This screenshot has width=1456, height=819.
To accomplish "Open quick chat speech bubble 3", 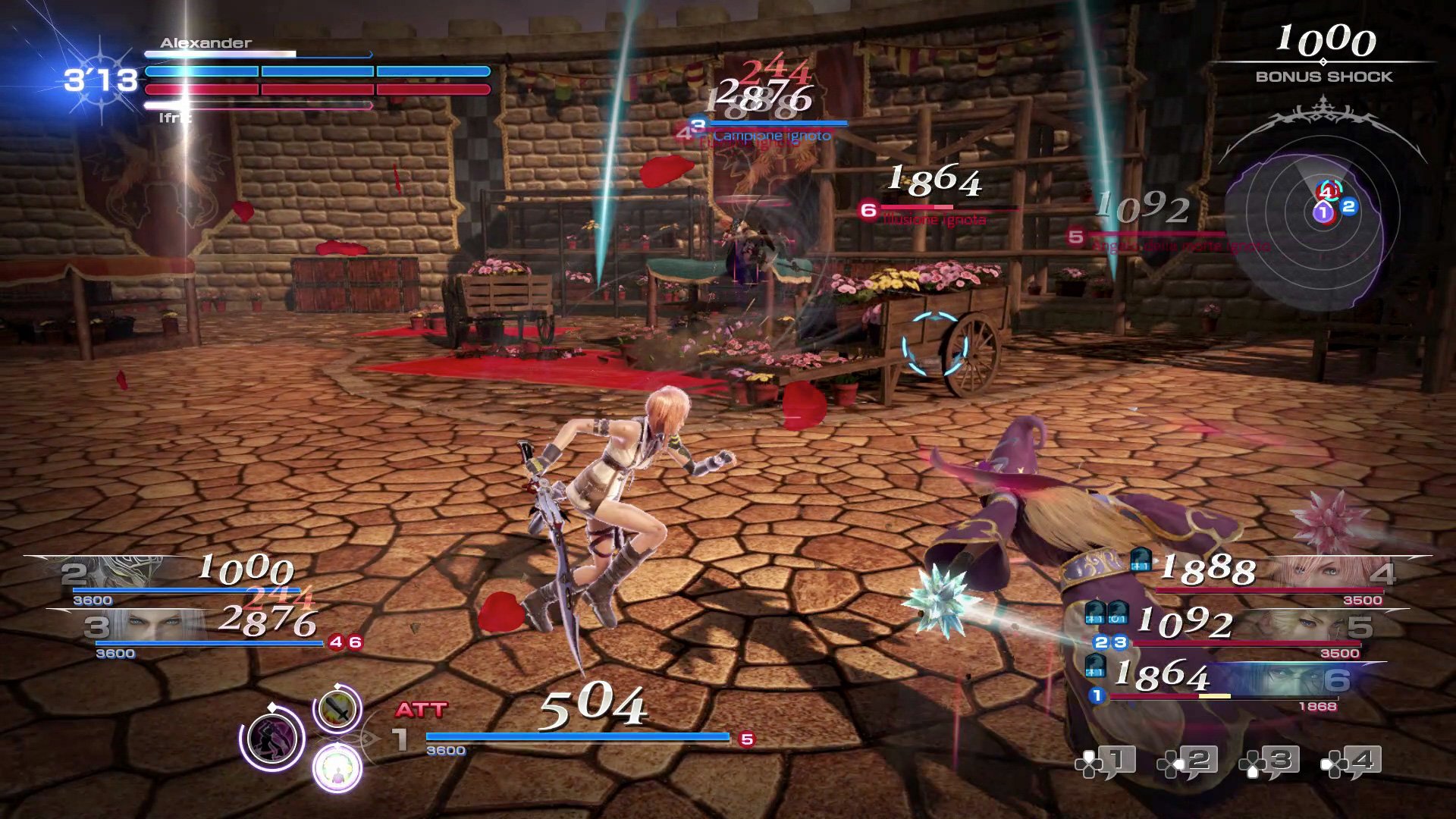I will [1269, 762].
